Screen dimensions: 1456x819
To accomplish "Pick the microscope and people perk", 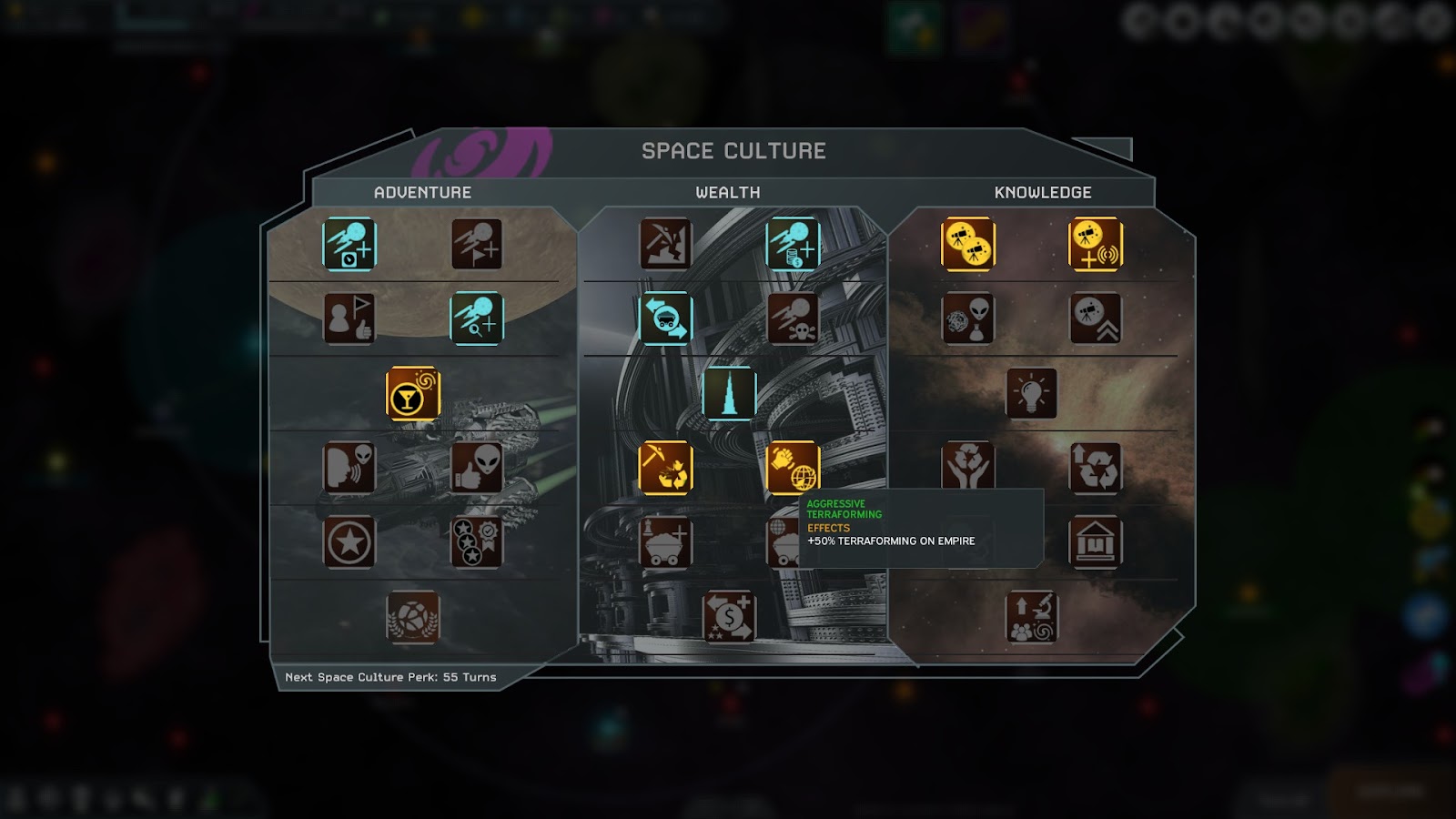I will click(x=1031, y=618).
